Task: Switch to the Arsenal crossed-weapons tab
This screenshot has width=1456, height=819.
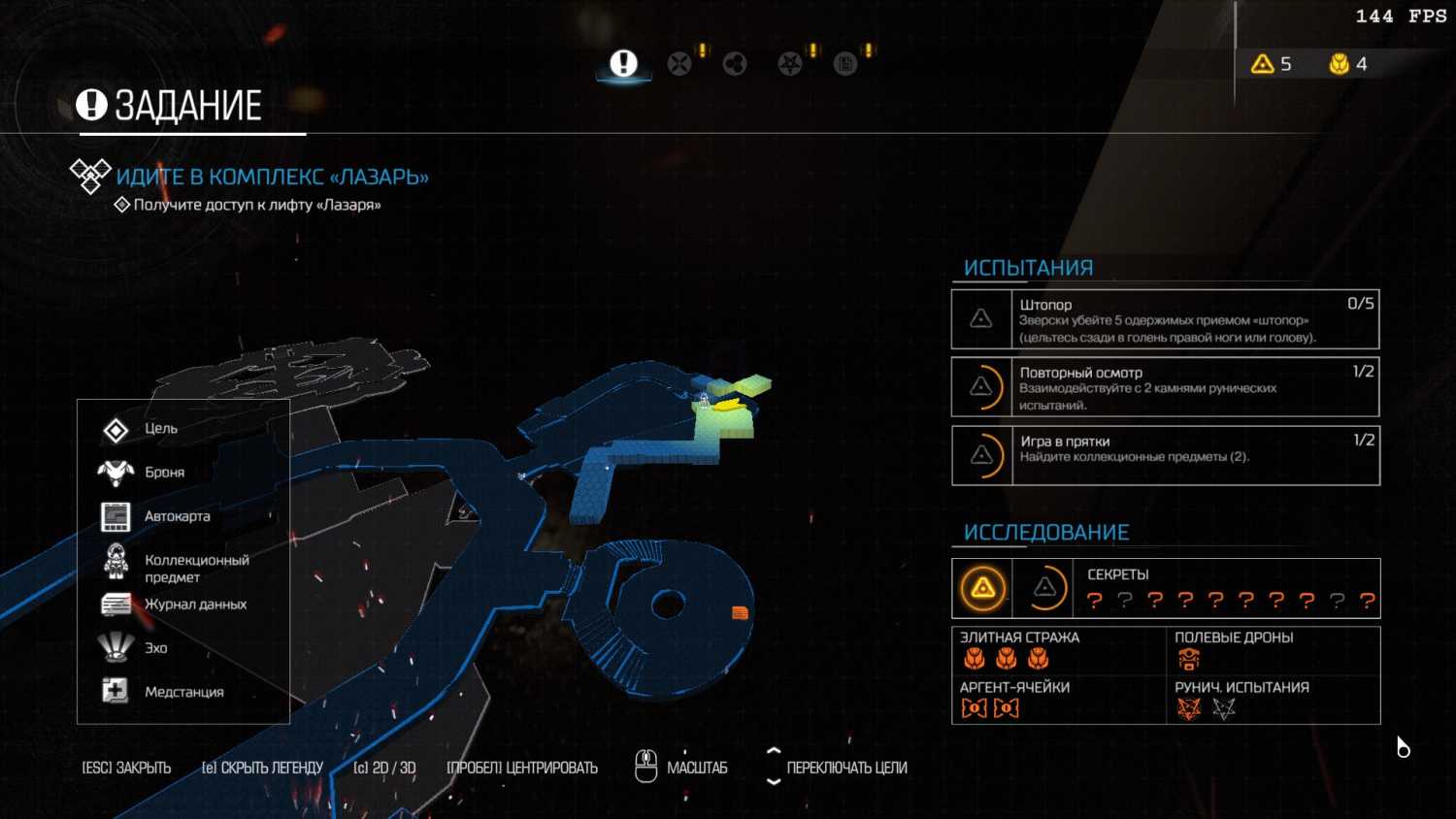Action: pos(679,64)
